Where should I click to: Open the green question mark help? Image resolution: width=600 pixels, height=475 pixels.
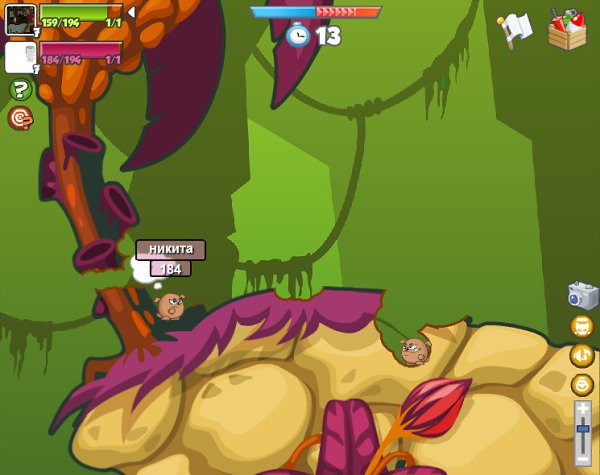pyautogui.click(x=20, y=90)
